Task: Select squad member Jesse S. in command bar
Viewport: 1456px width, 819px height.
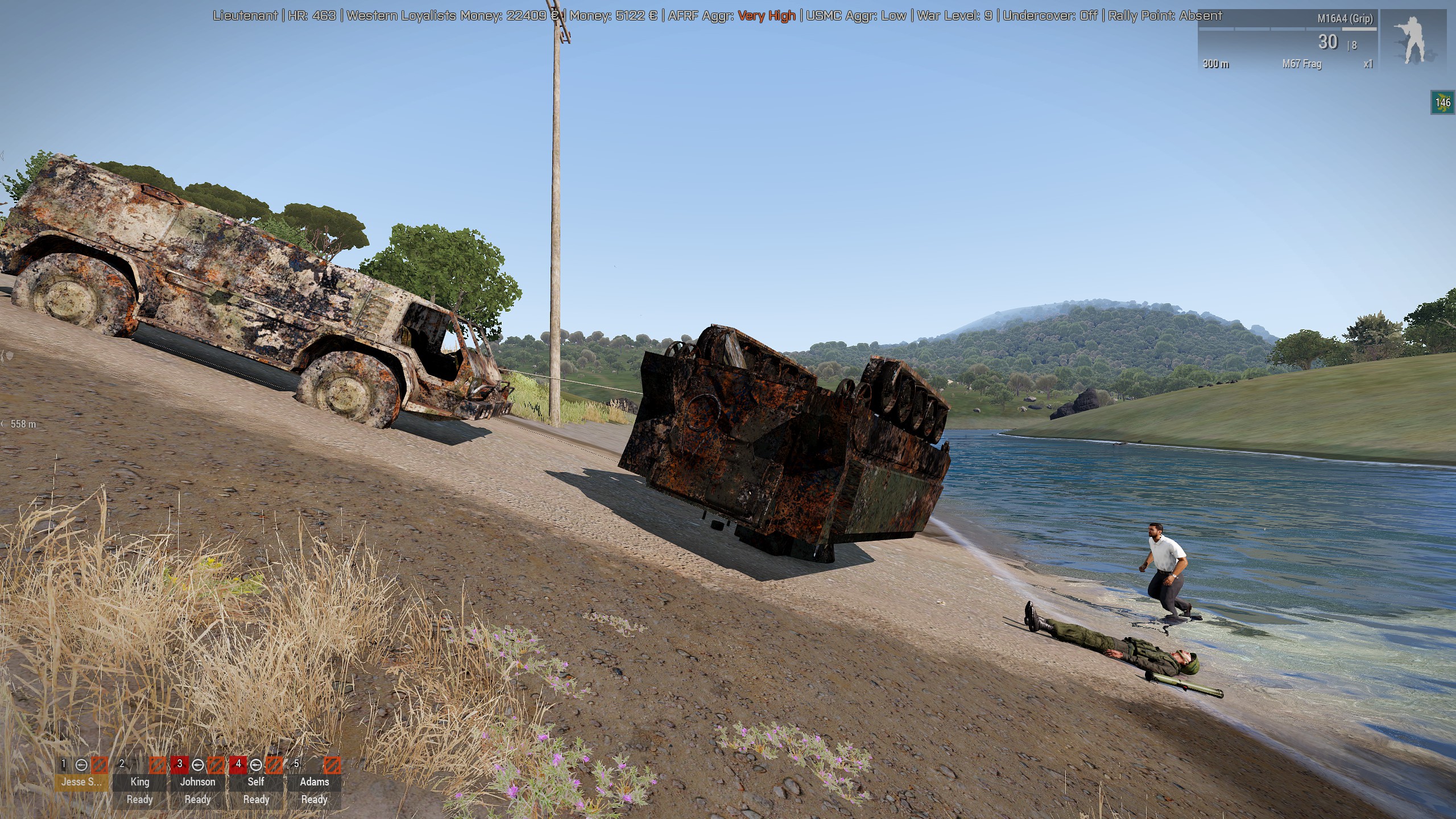Action: pyautogui.click(x=81, y=781)
